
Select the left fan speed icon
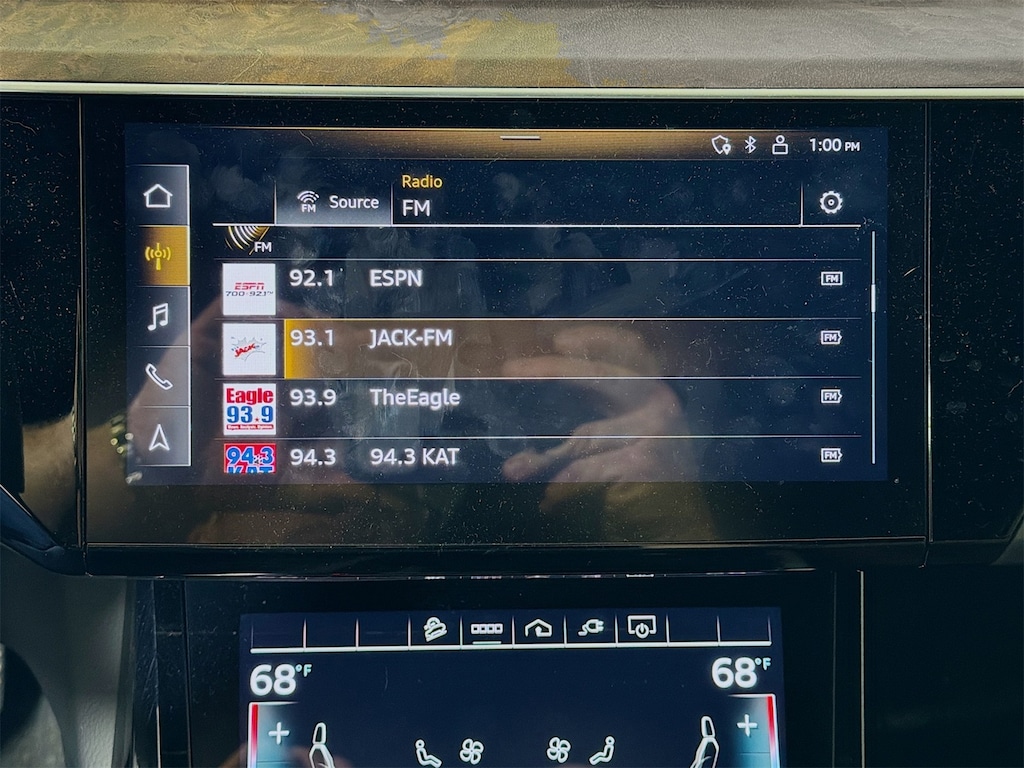pyautogui.click(x=471, y=749)
